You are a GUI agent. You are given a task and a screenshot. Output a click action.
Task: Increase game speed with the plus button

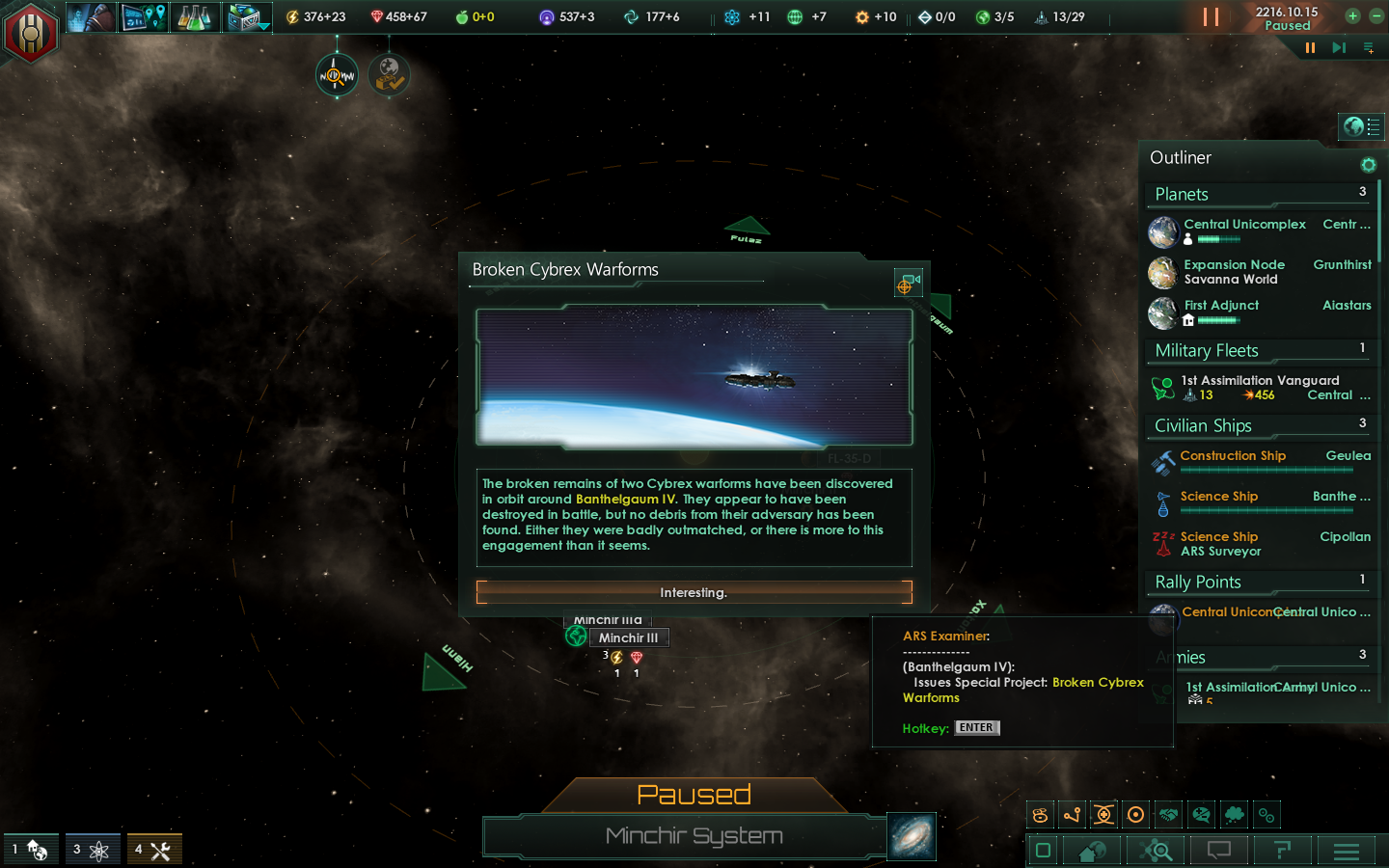pos(1352,16)
